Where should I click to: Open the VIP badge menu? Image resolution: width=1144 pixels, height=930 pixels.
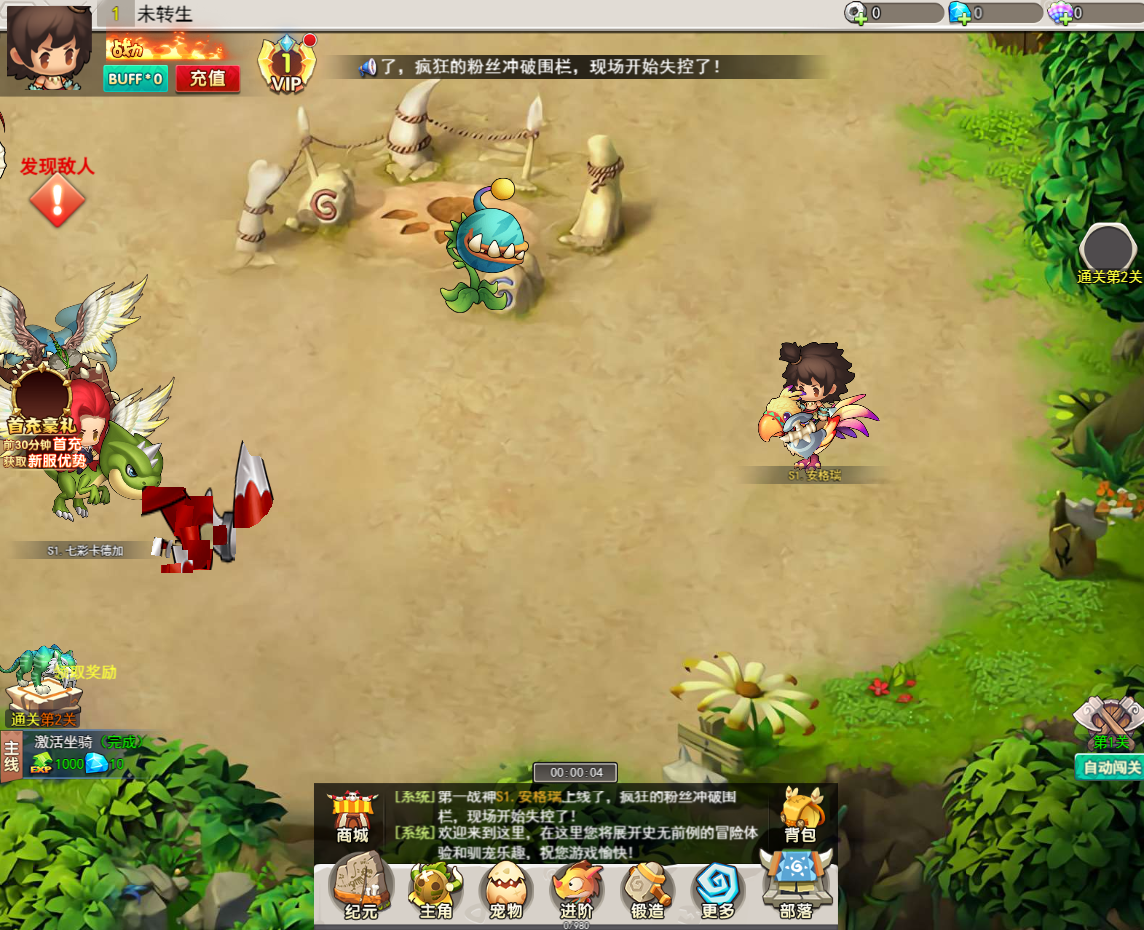[286, 66]
